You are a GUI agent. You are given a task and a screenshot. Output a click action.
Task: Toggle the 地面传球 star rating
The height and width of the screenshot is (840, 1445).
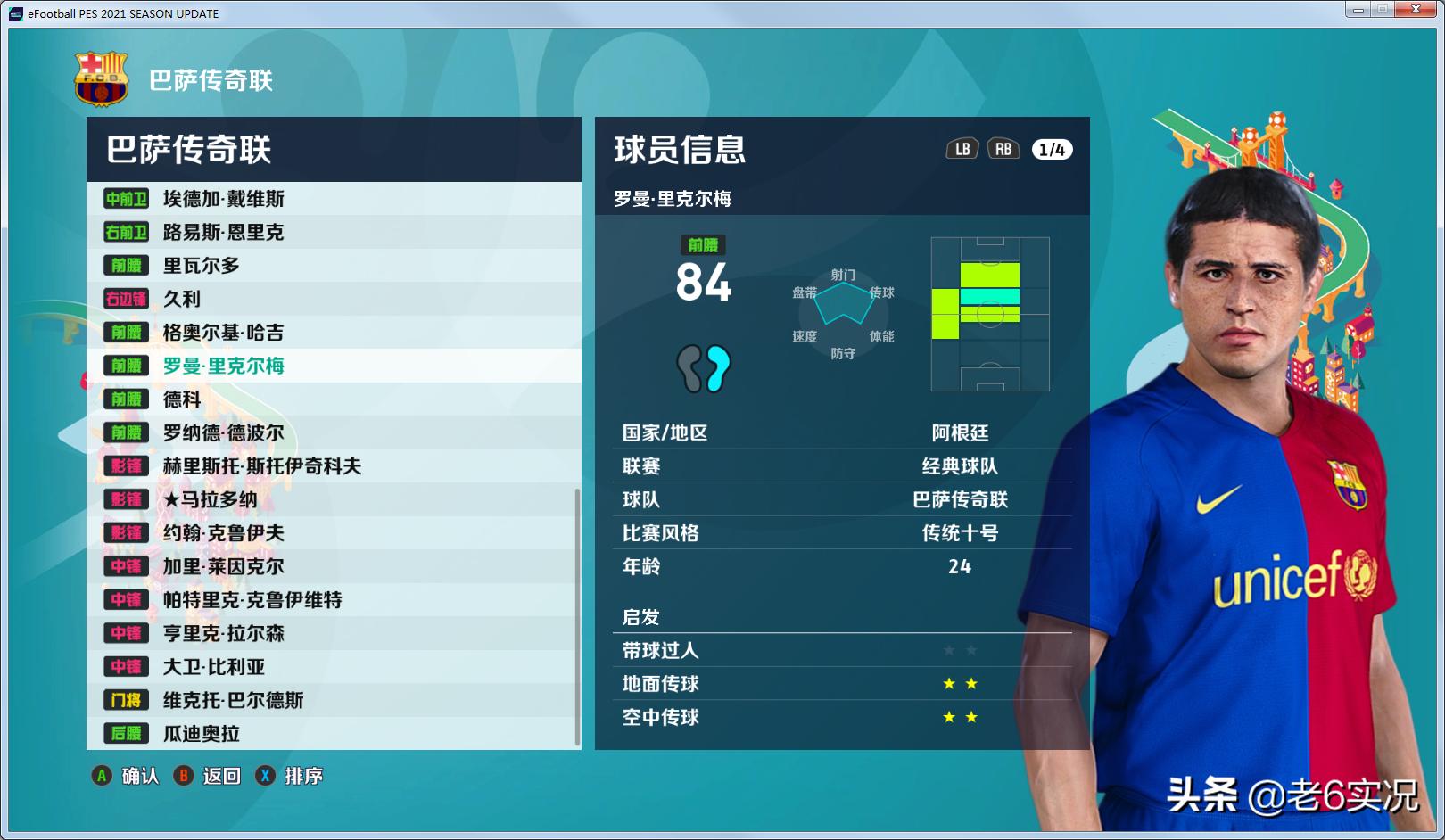tap(959, 683)
